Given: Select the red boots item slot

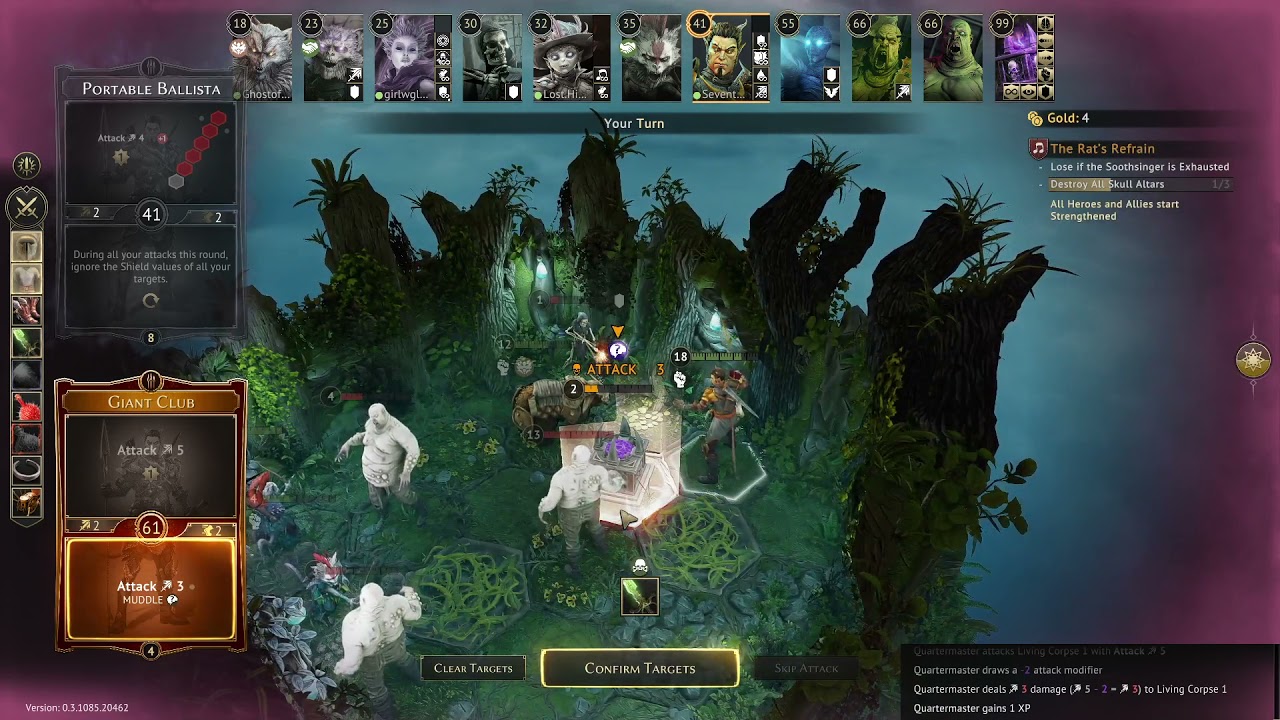Looking at the screenshot, I should [26, 310].
